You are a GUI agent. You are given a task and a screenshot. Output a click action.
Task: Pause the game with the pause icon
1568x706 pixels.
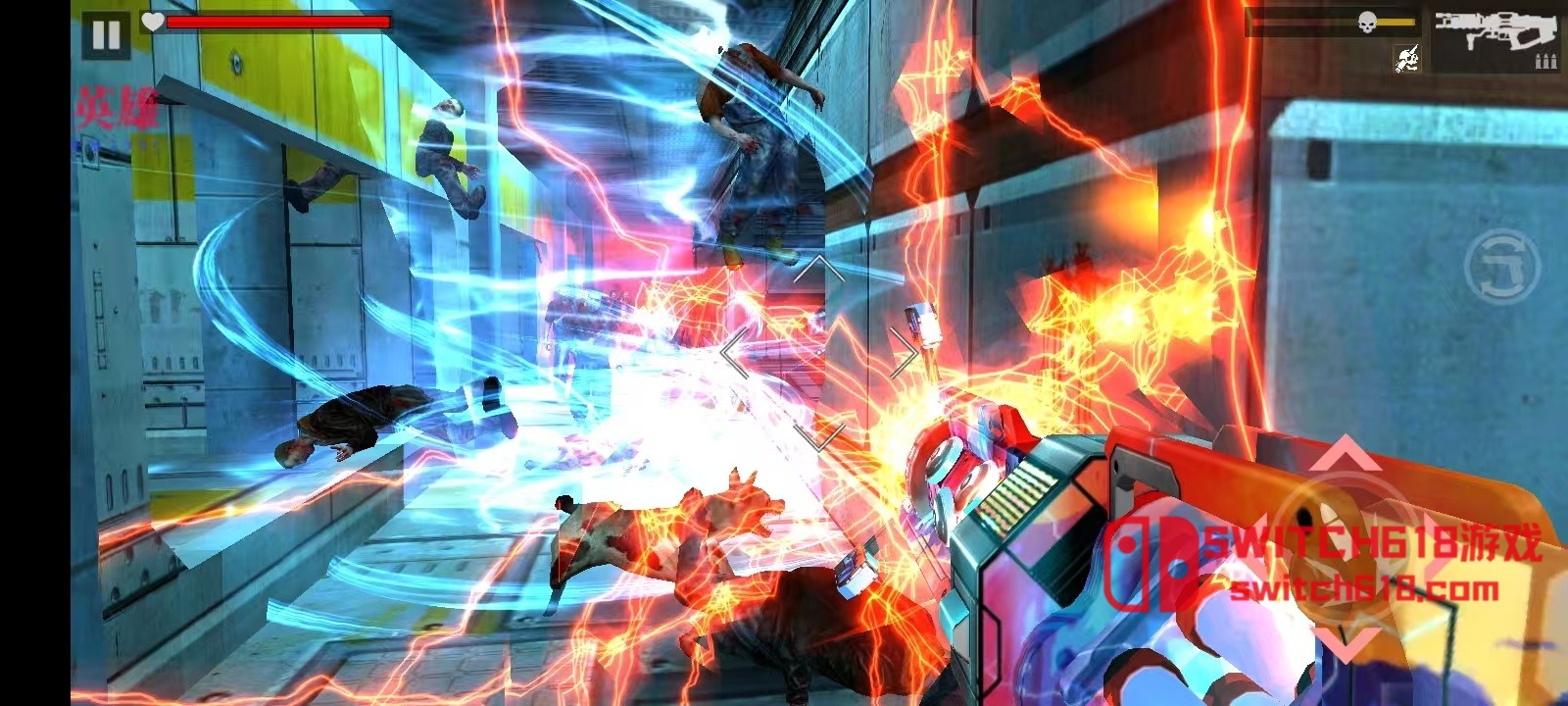tap(105, 36)
